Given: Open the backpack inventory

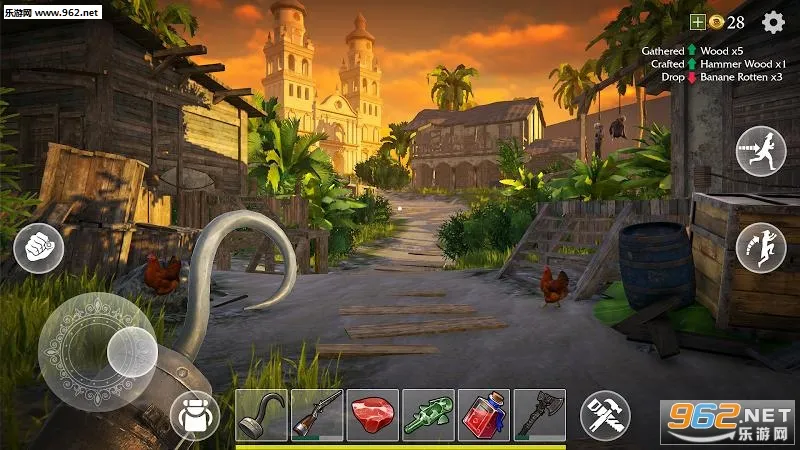Looking at the screenshot, I should pos(195,415).
